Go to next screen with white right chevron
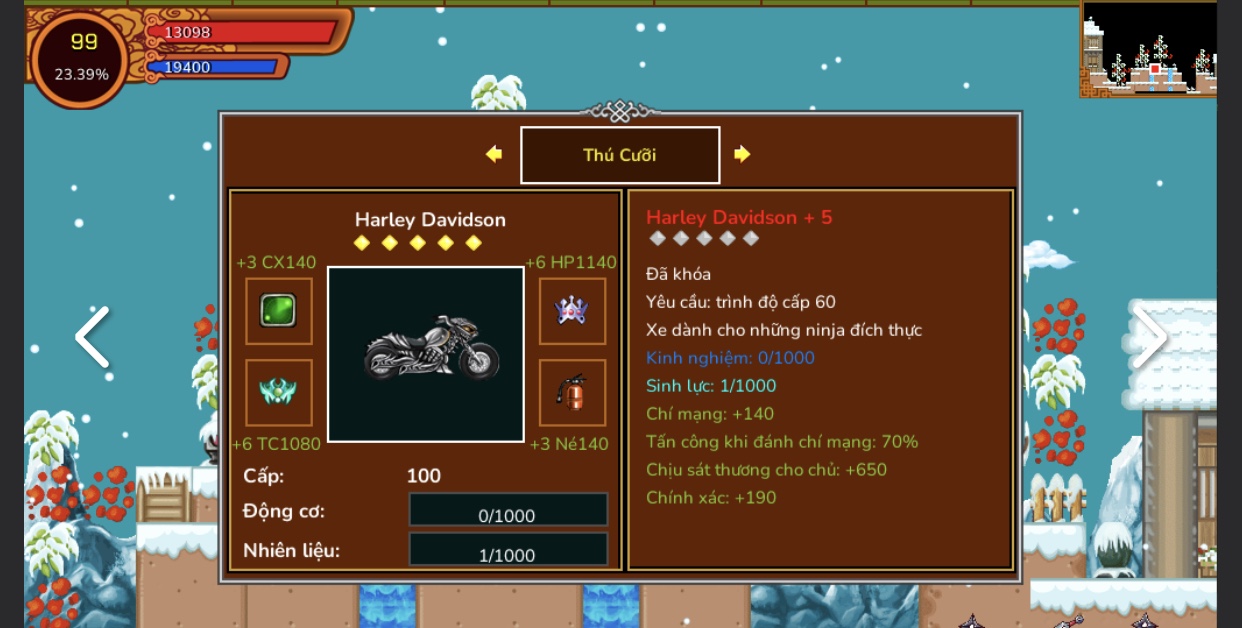This screenshot has width=1242, height=628. tap(1148, 337)
